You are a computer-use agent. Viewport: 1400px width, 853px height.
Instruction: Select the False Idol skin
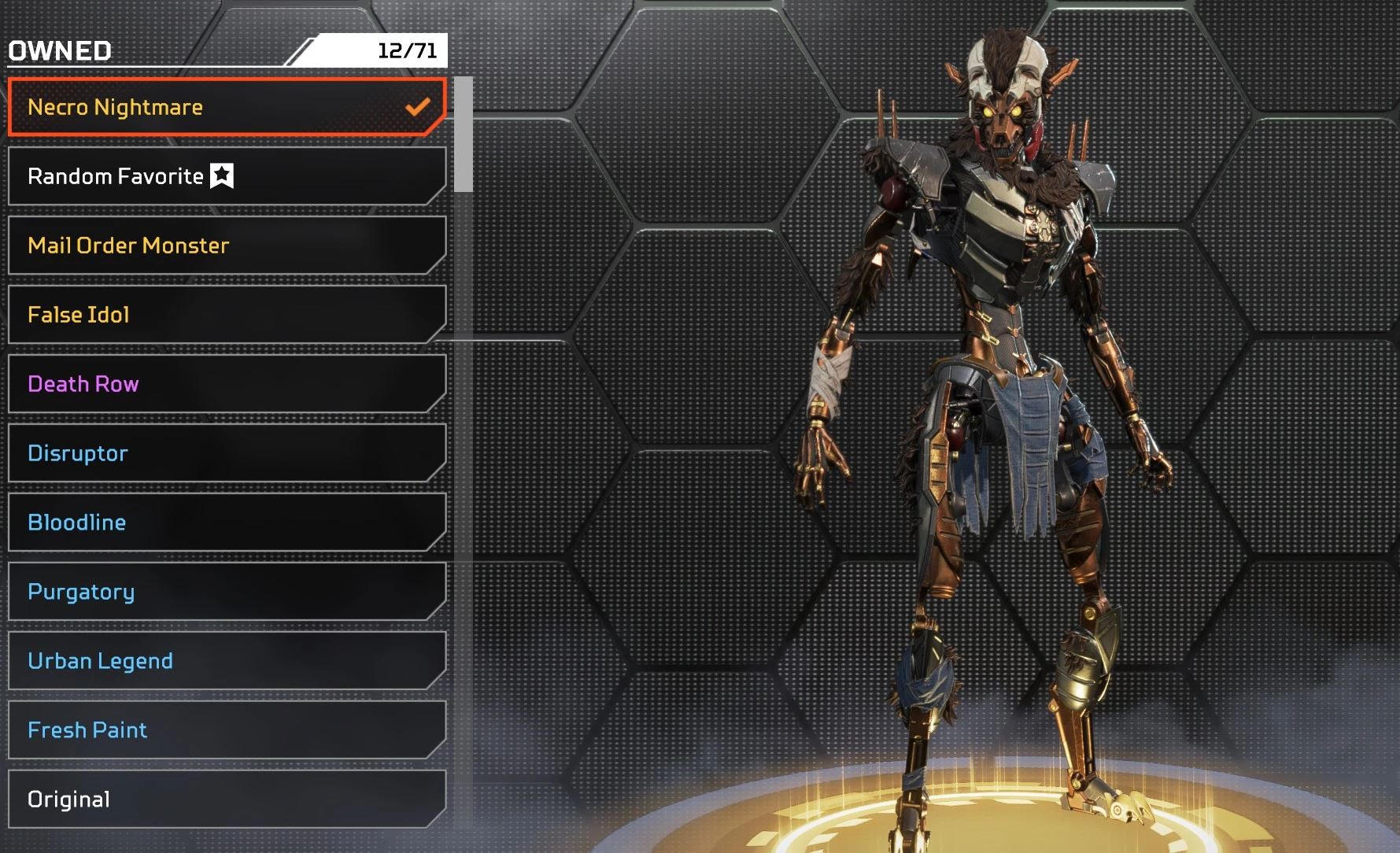[x=227, y=315]
